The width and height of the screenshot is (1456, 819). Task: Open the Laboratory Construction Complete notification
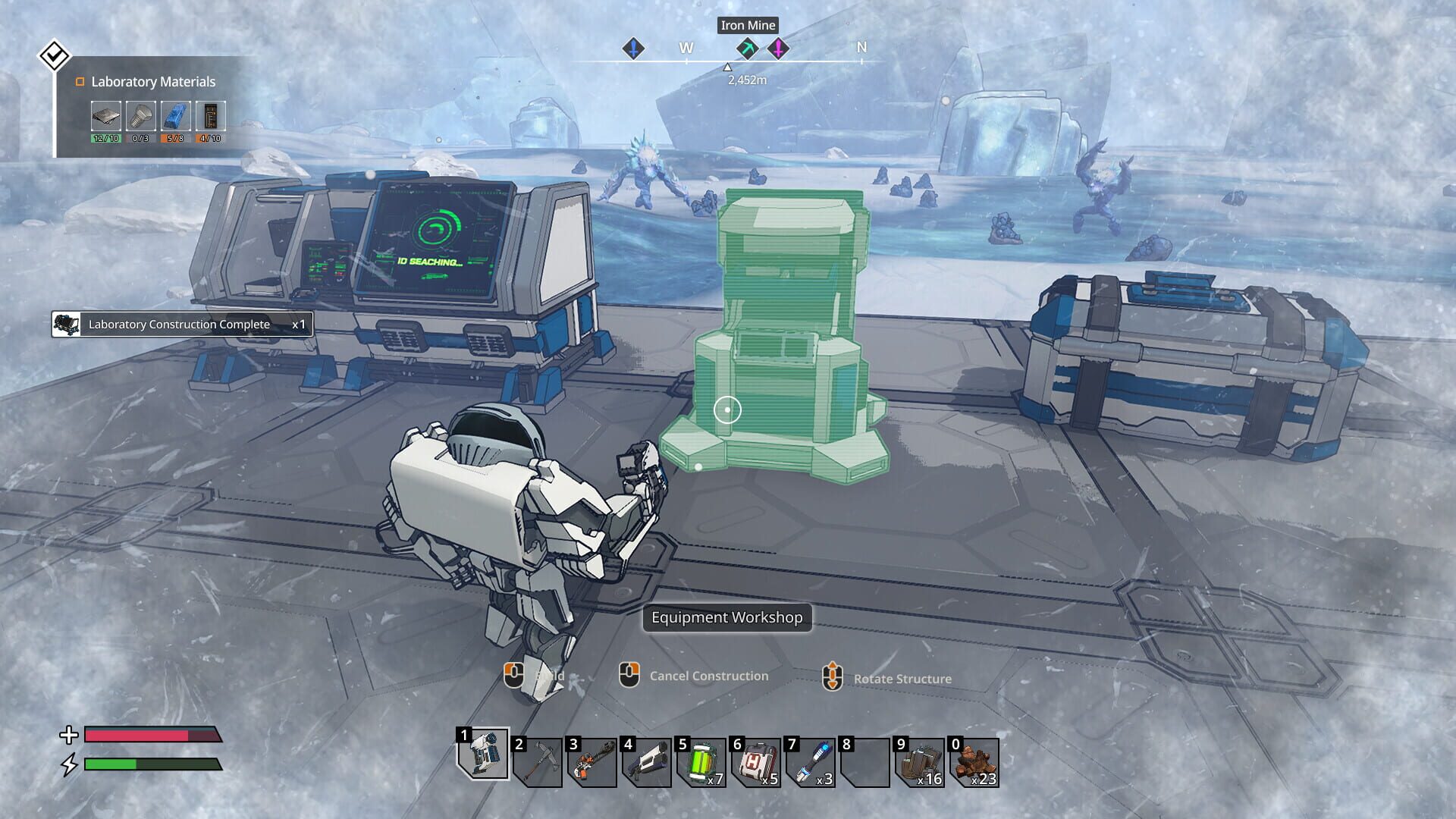tap(182, 325)
